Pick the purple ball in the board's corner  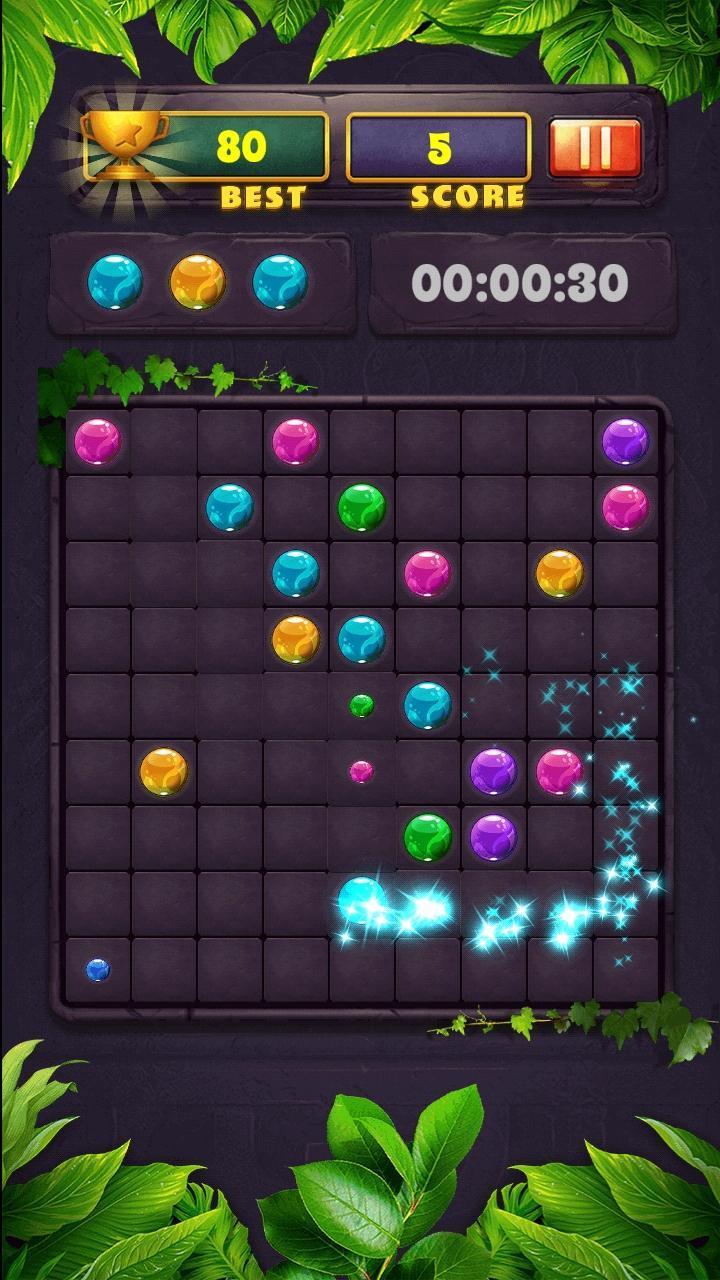tap(626, 441)
